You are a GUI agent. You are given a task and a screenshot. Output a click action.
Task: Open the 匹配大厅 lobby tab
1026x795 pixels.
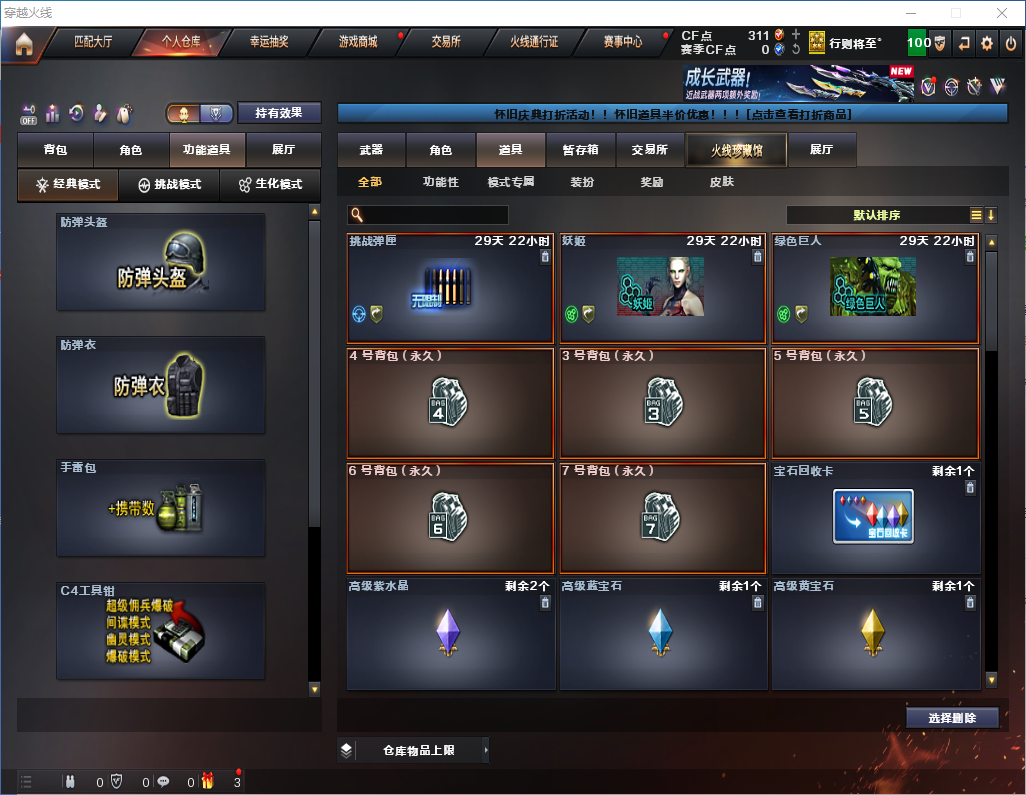(92, 42)
